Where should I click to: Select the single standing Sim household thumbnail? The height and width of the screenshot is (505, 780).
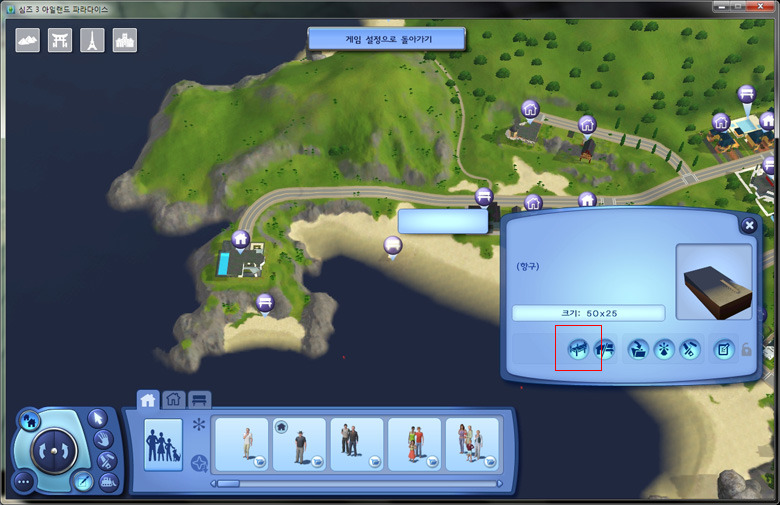coord(241,444)
